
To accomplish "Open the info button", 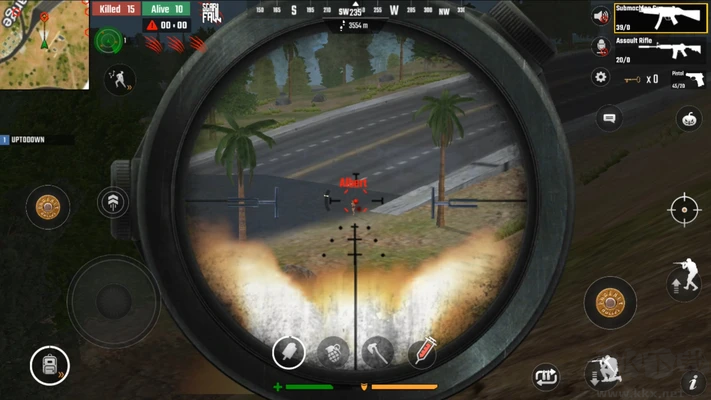I will [692, 381].
